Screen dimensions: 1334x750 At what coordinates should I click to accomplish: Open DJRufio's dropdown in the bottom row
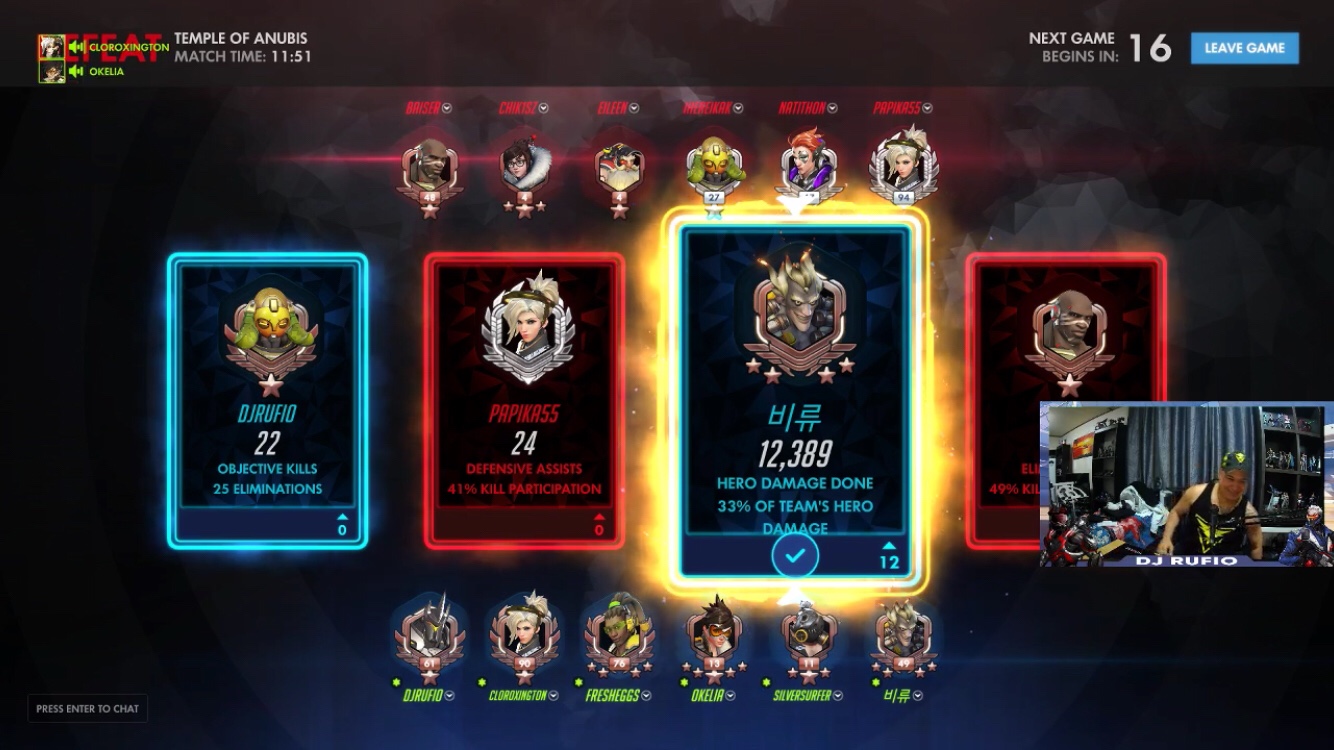click(450, 695)
